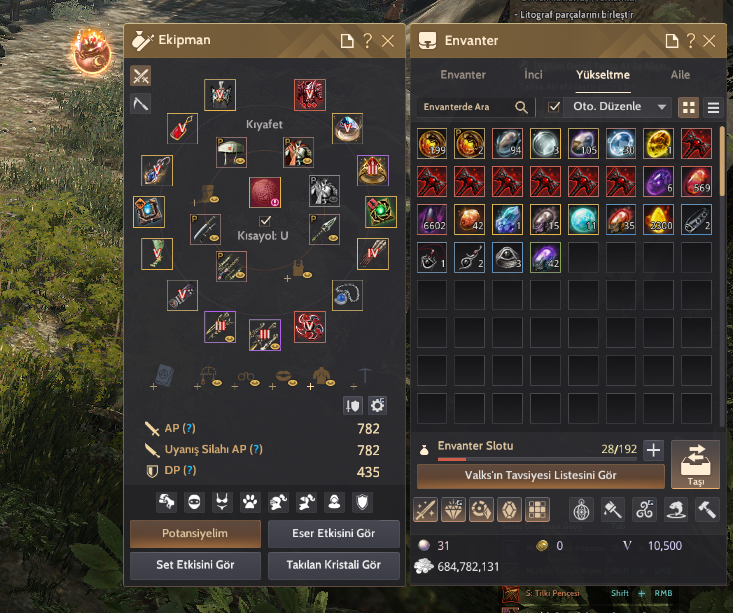Click the Taşı transfer button
This screenshot has height=613, width=733.
tap(695, 465)
